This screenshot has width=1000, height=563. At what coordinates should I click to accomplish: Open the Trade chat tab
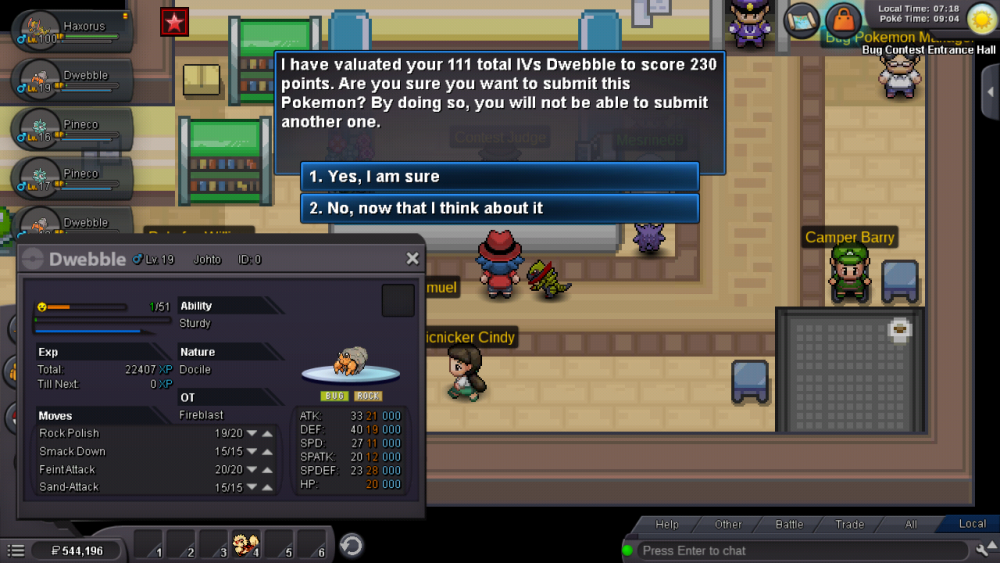[x=850, y=524]
